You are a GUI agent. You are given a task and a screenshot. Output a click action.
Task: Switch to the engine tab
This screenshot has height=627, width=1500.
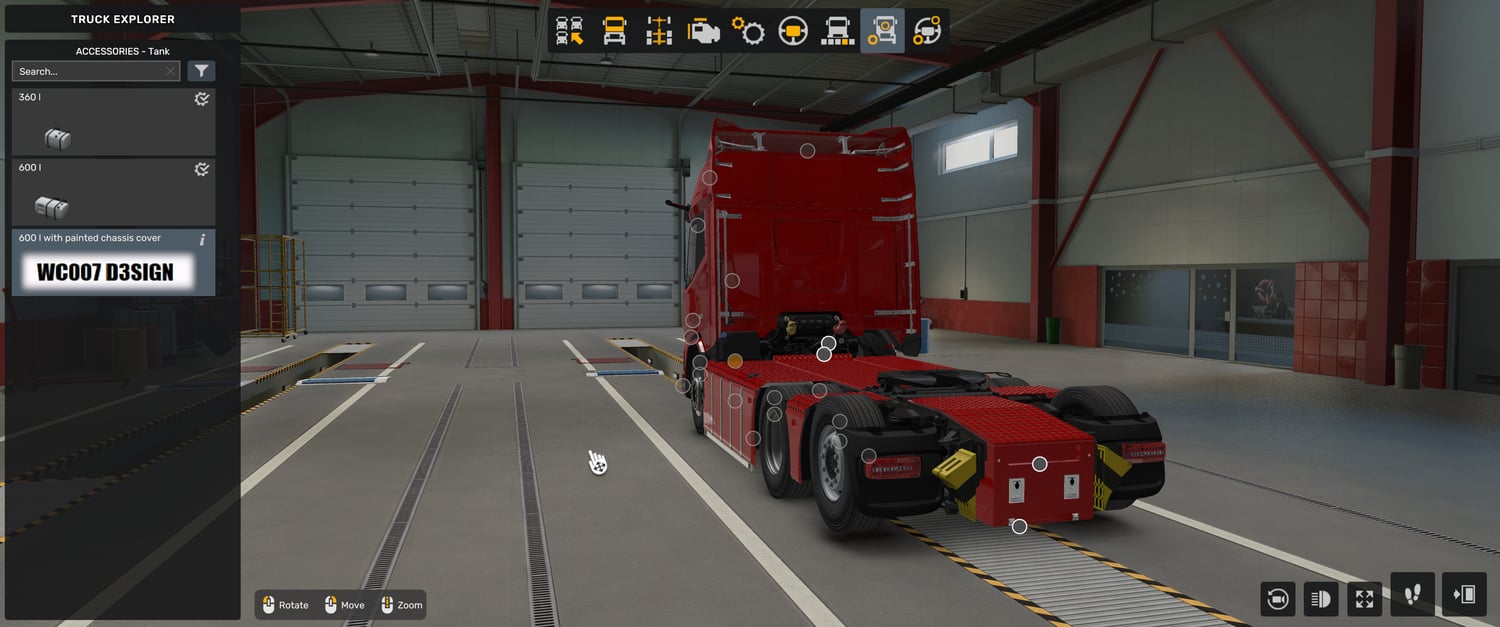pyautogui.click(x=704, y=31)
